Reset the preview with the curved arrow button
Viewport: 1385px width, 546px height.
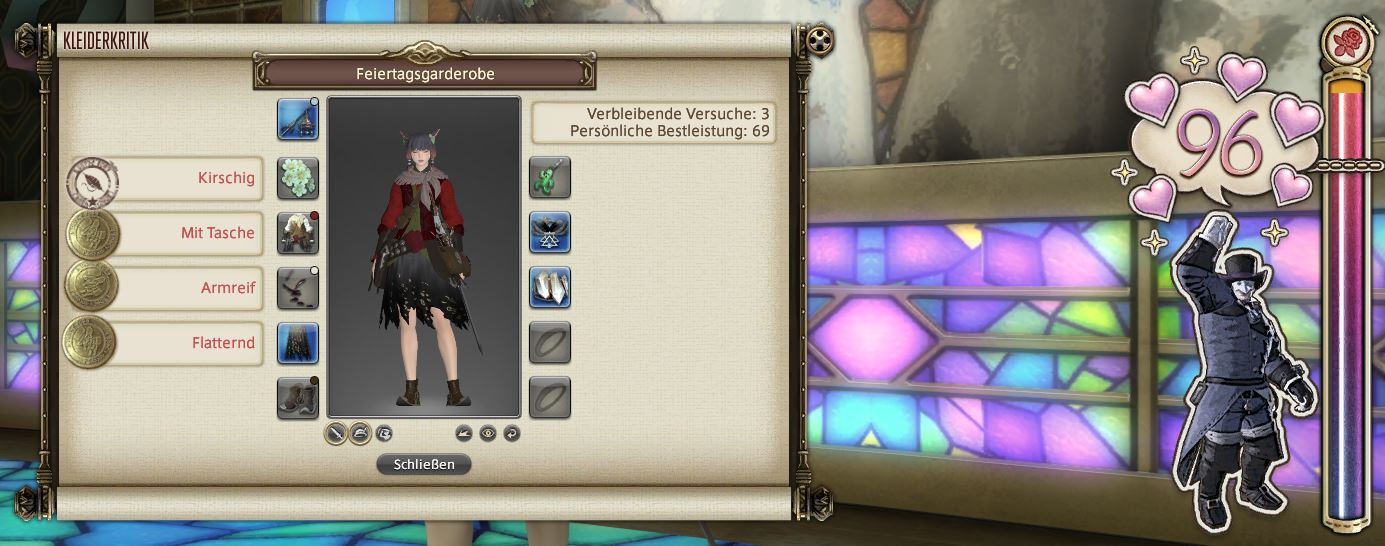pos(512,433)
